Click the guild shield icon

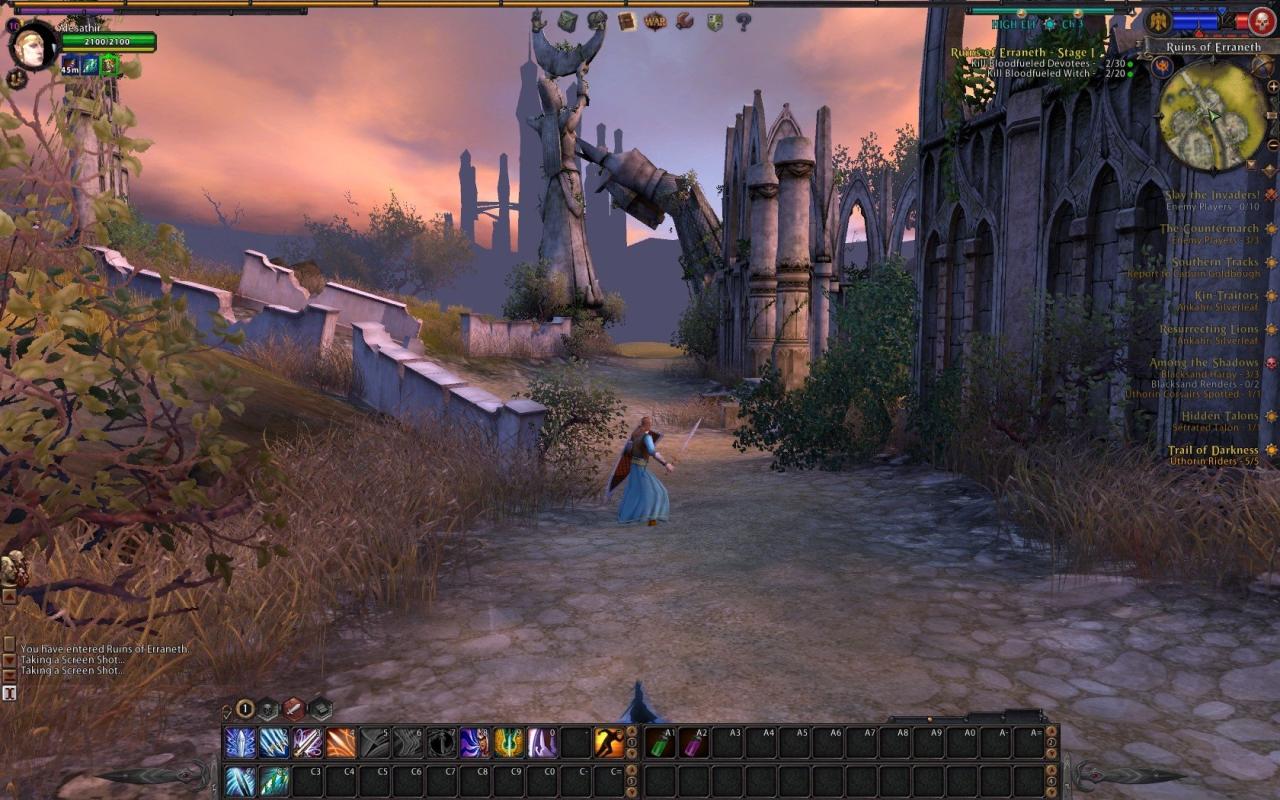[x=714, y=20]
